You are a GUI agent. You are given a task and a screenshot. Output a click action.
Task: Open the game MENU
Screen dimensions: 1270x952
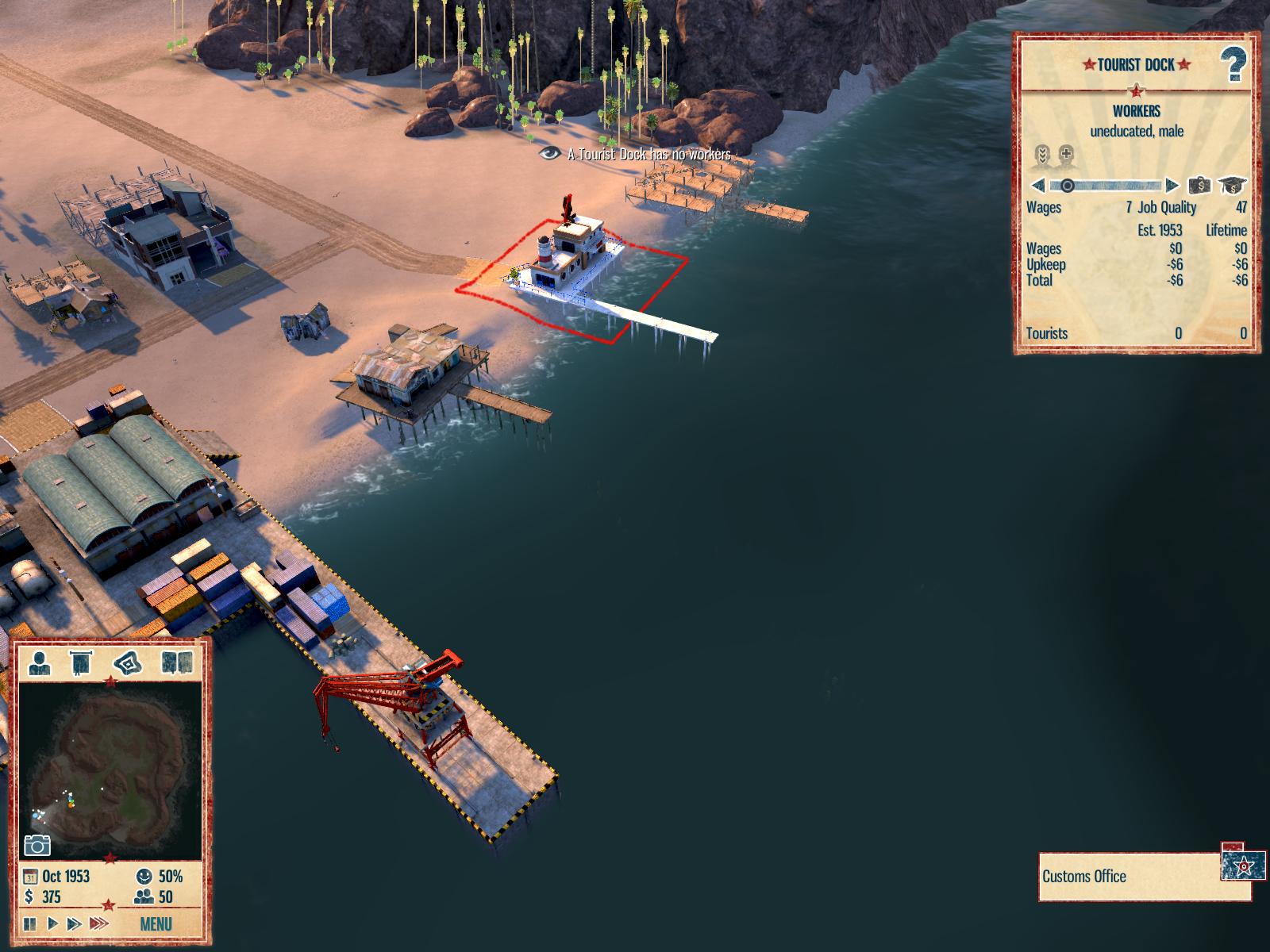click(156, 924)
